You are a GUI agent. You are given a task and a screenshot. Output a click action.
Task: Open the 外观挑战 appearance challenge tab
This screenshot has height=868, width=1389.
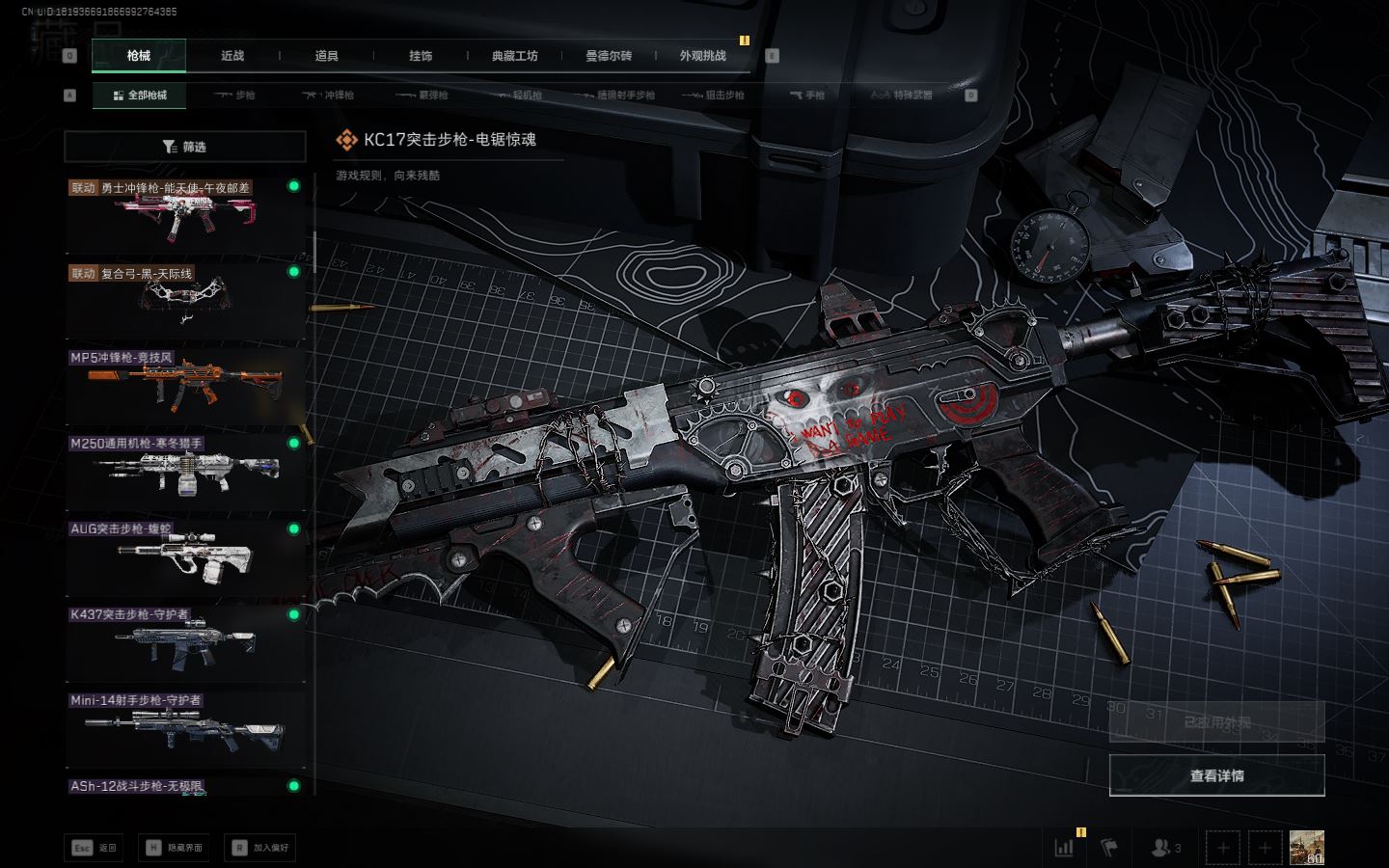coord(702,56)
